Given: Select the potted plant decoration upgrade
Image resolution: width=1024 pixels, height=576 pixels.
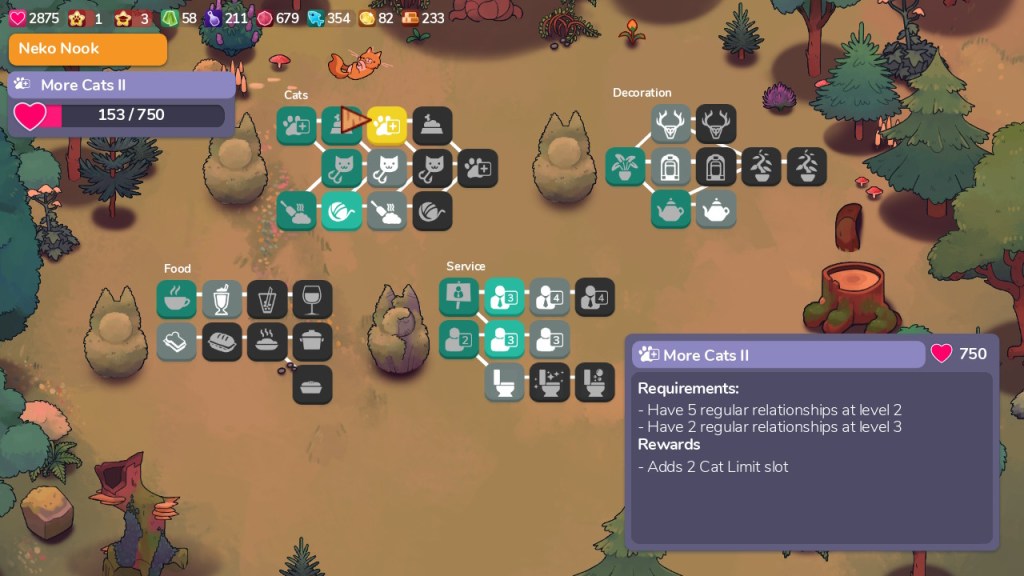Looking at the screenshot, I should pos(625,166).
